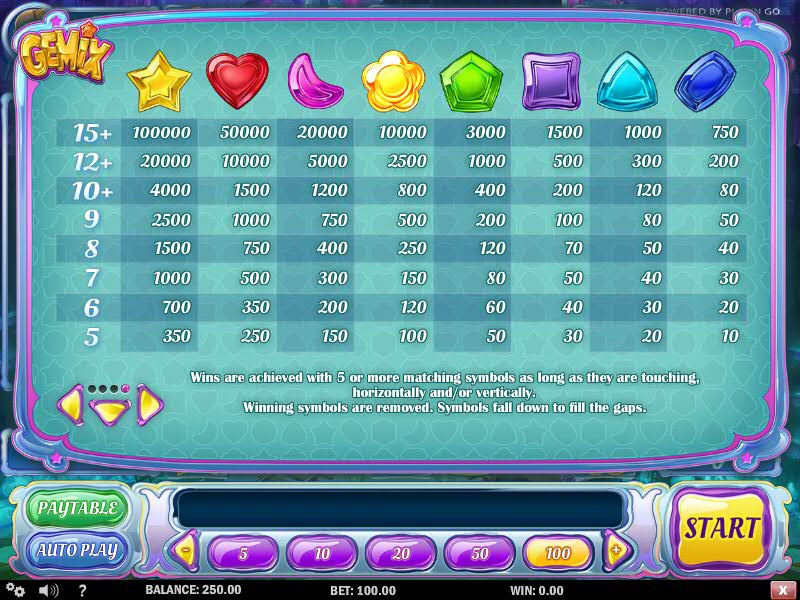
Task: Decrease the bet with the minus arrow
Action: pos(185,549)
